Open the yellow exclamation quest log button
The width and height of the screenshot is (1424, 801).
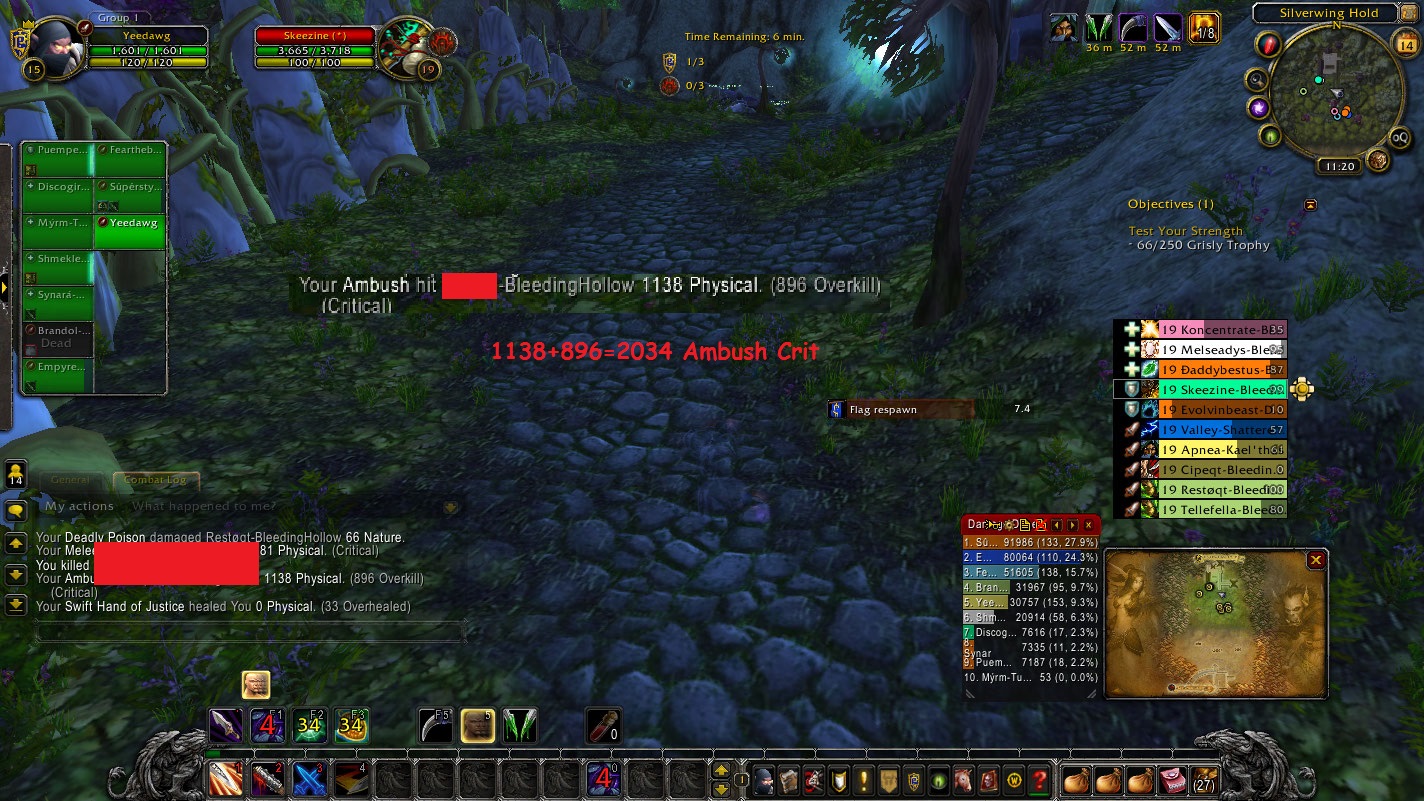coord(864,778)
